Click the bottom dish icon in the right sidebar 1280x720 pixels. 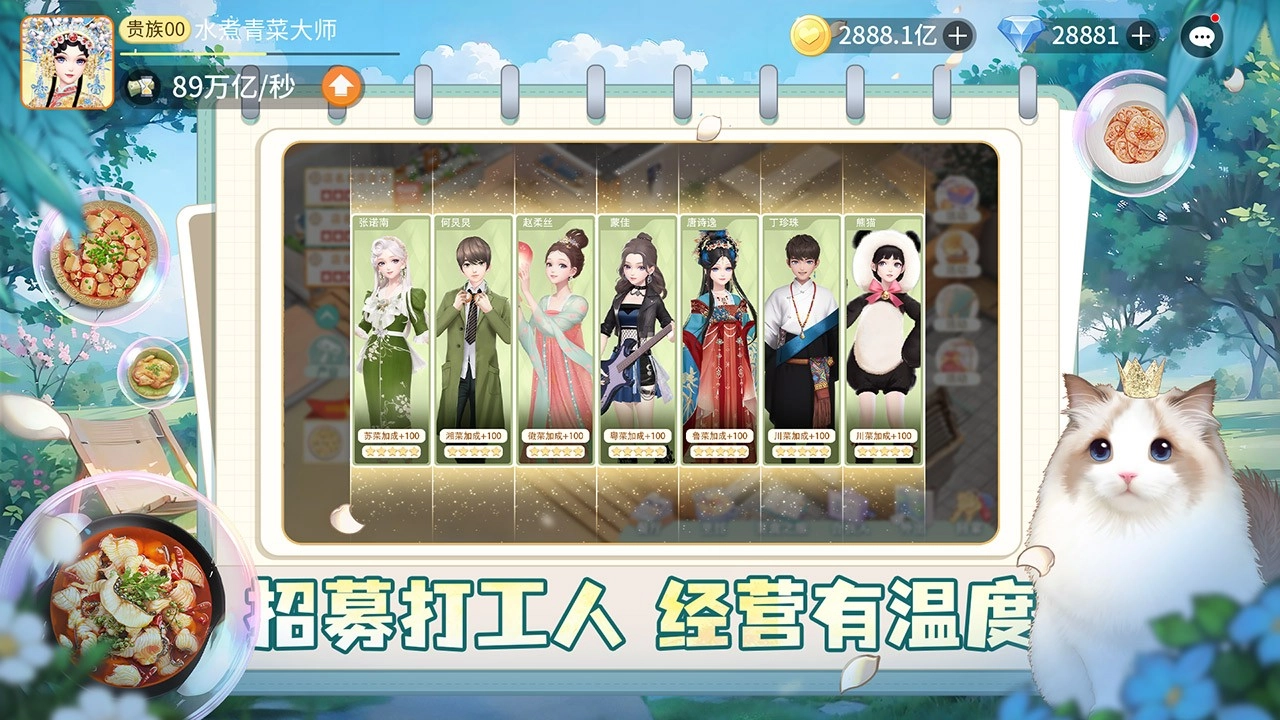click(957, 357)
